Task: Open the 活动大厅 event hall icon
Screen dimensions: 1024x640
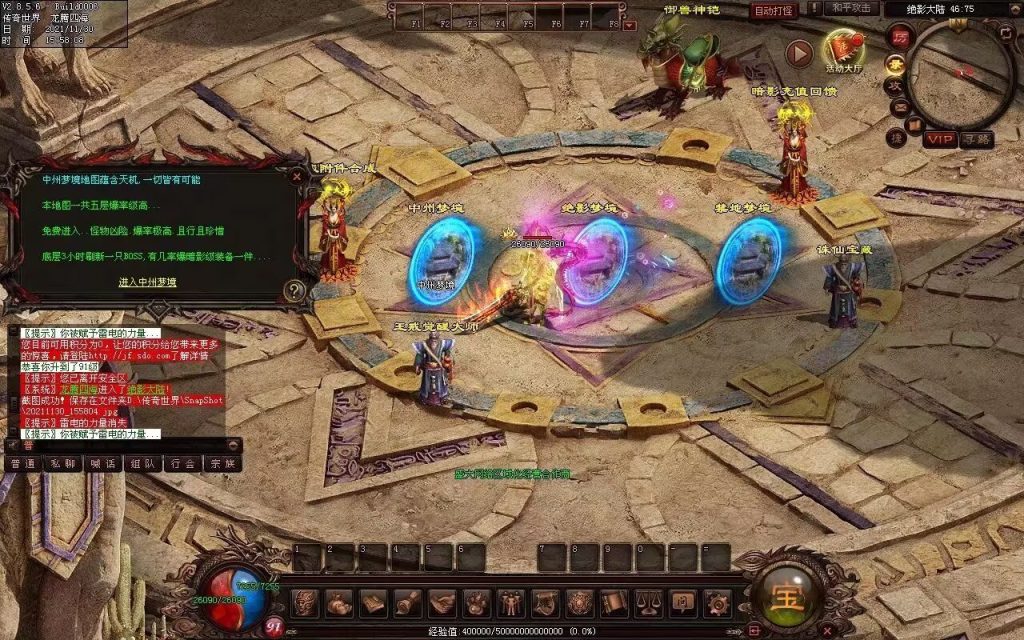Action: tap(846, 49)
